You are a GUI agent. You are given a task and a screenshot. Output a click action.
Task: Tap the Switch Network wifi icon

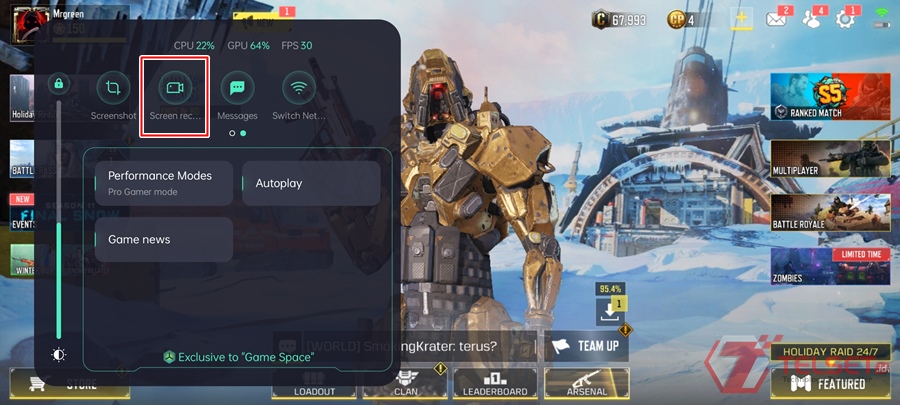pos(298,89)
